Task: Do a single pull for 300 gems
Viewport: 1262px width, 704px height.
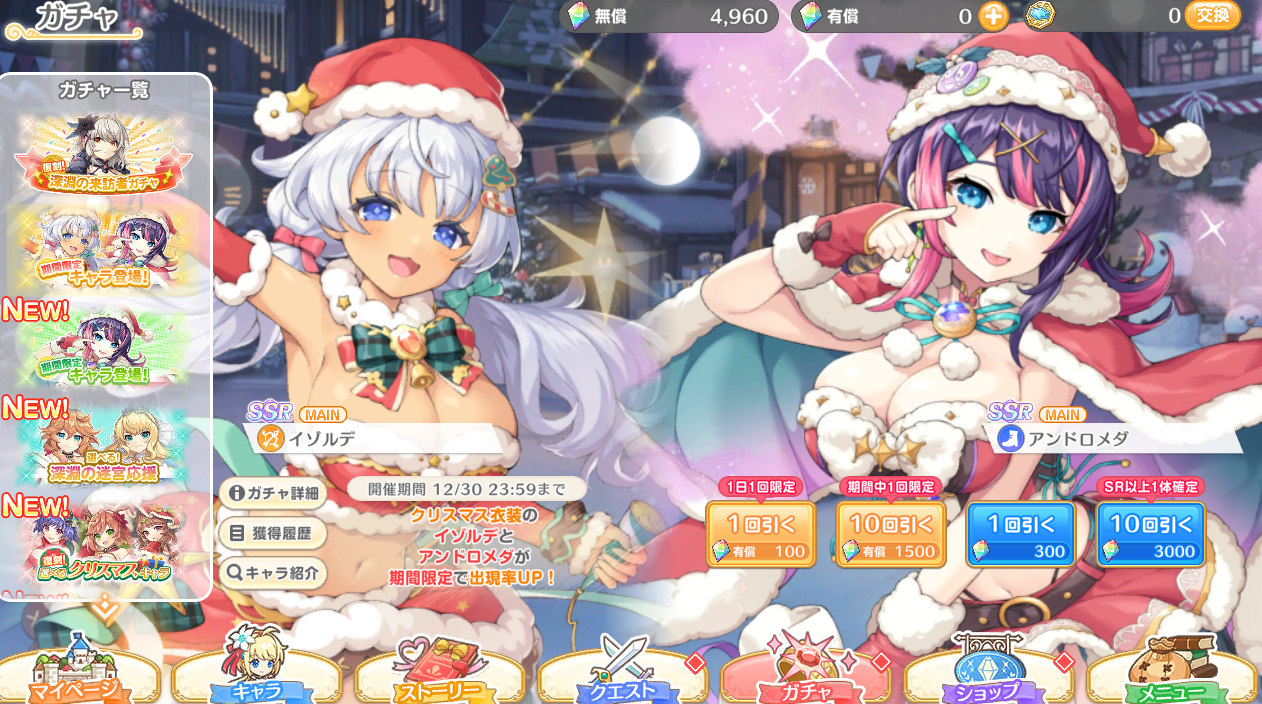Action: pyautogui.click(x=1020, y=534)
